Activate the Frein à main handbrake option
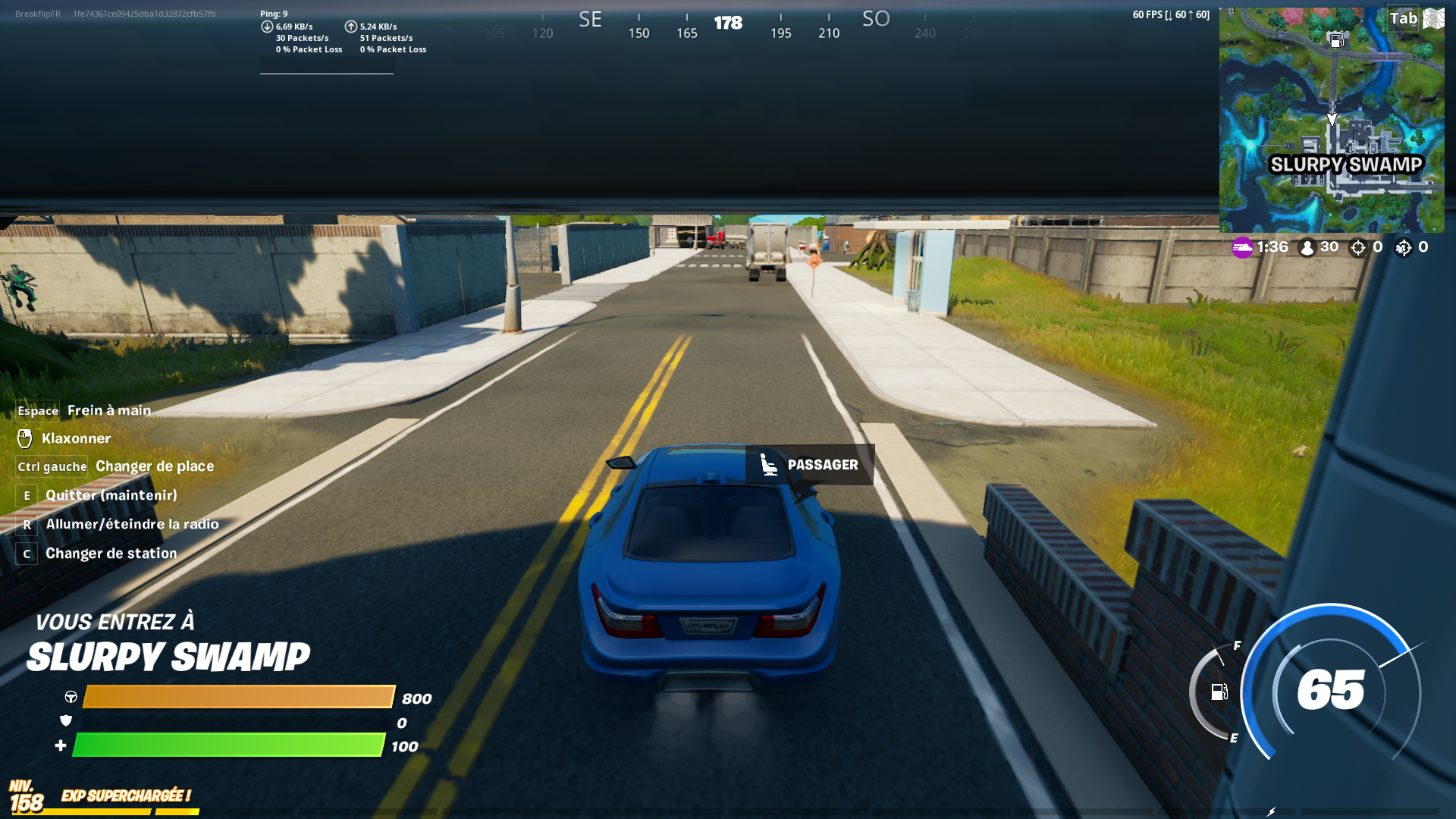 108,410
